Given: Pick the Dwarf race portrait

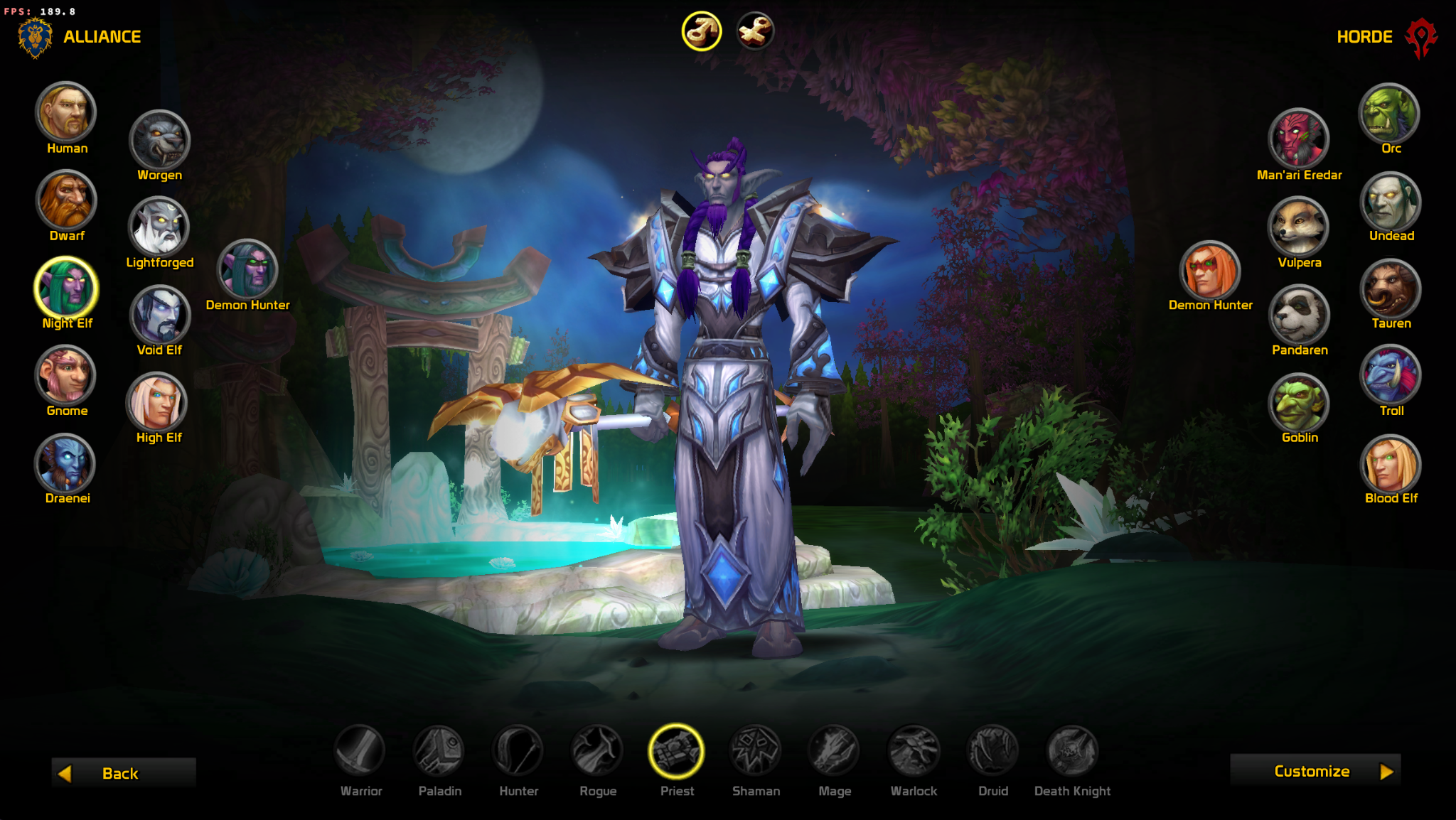Looking at the screenshot, I should (66, 200).
